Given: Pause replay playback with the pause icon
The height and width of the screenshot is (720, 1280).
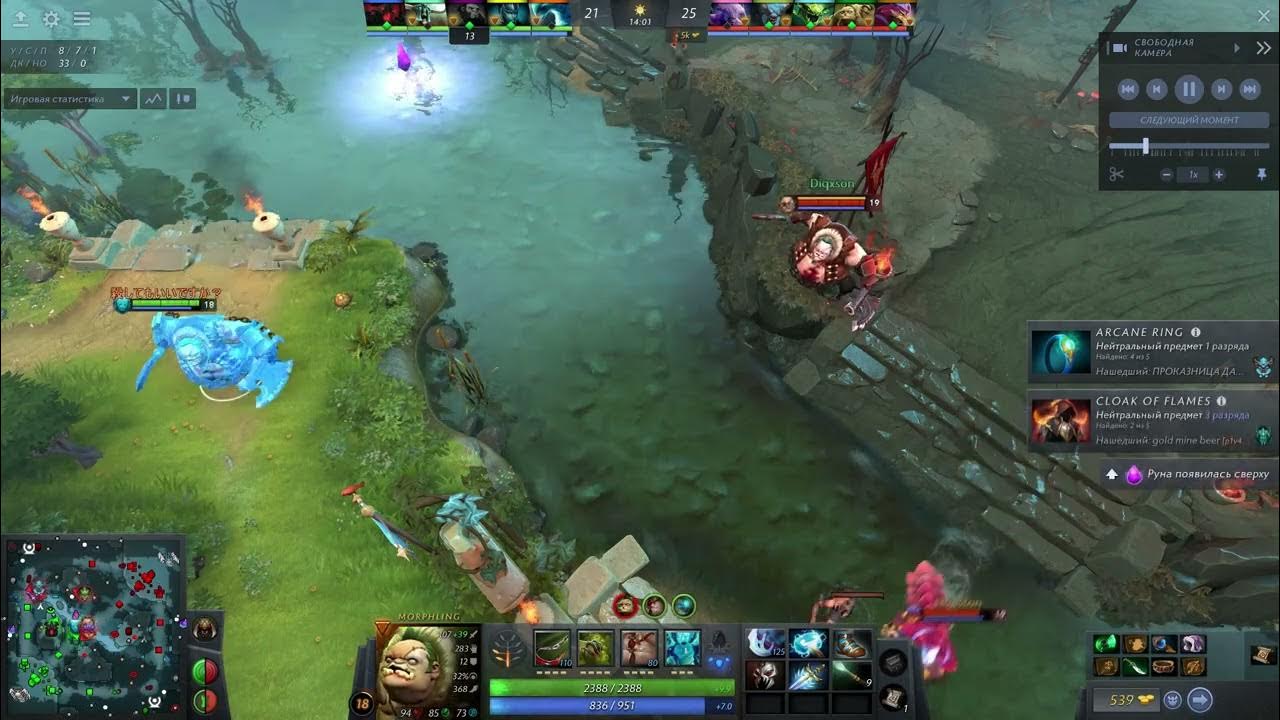Looking at the screenshot, I should click(1190, 88).
